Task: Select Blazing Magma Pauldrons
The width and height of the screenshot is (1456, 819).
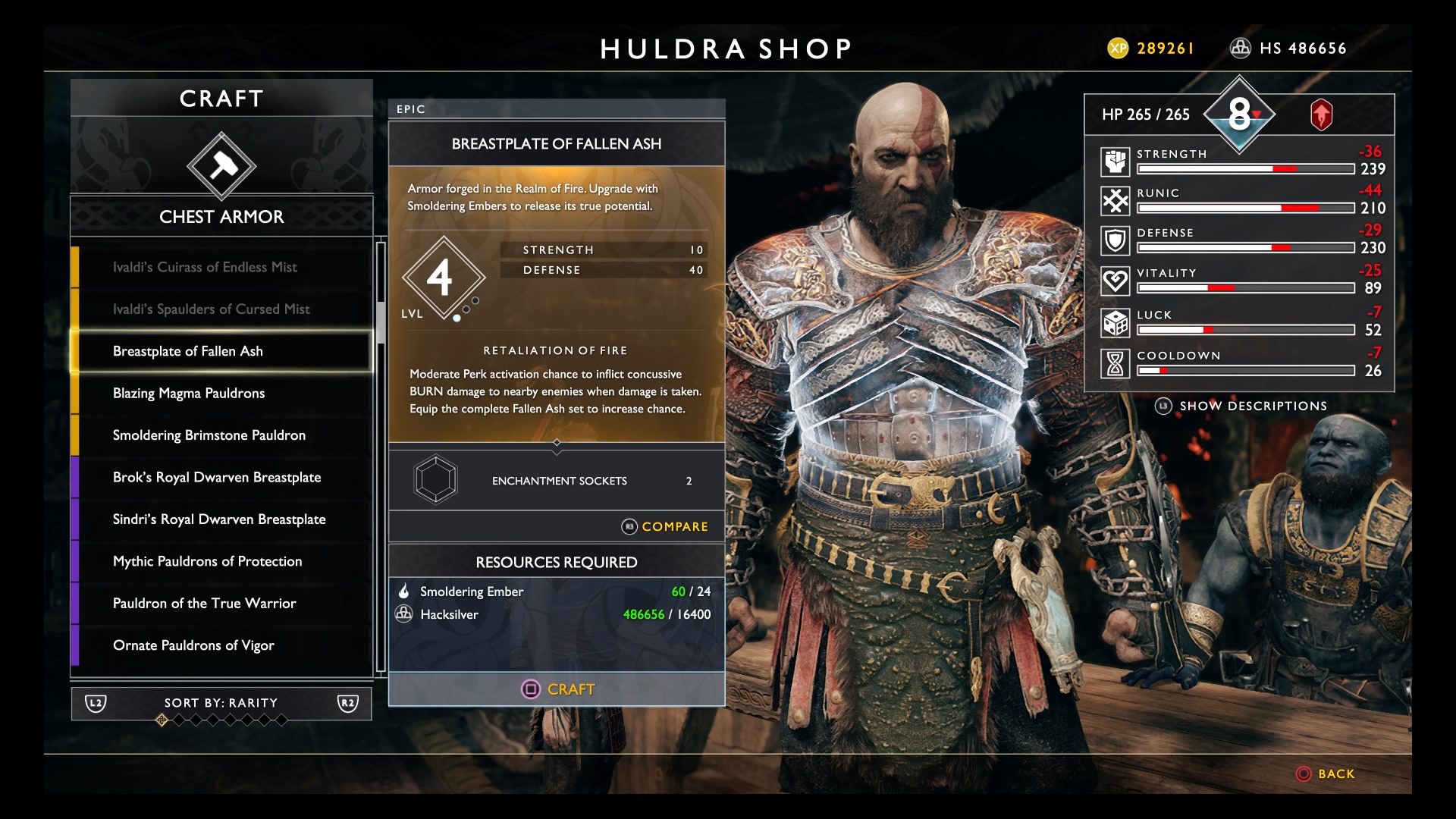Action: (189, 393)
